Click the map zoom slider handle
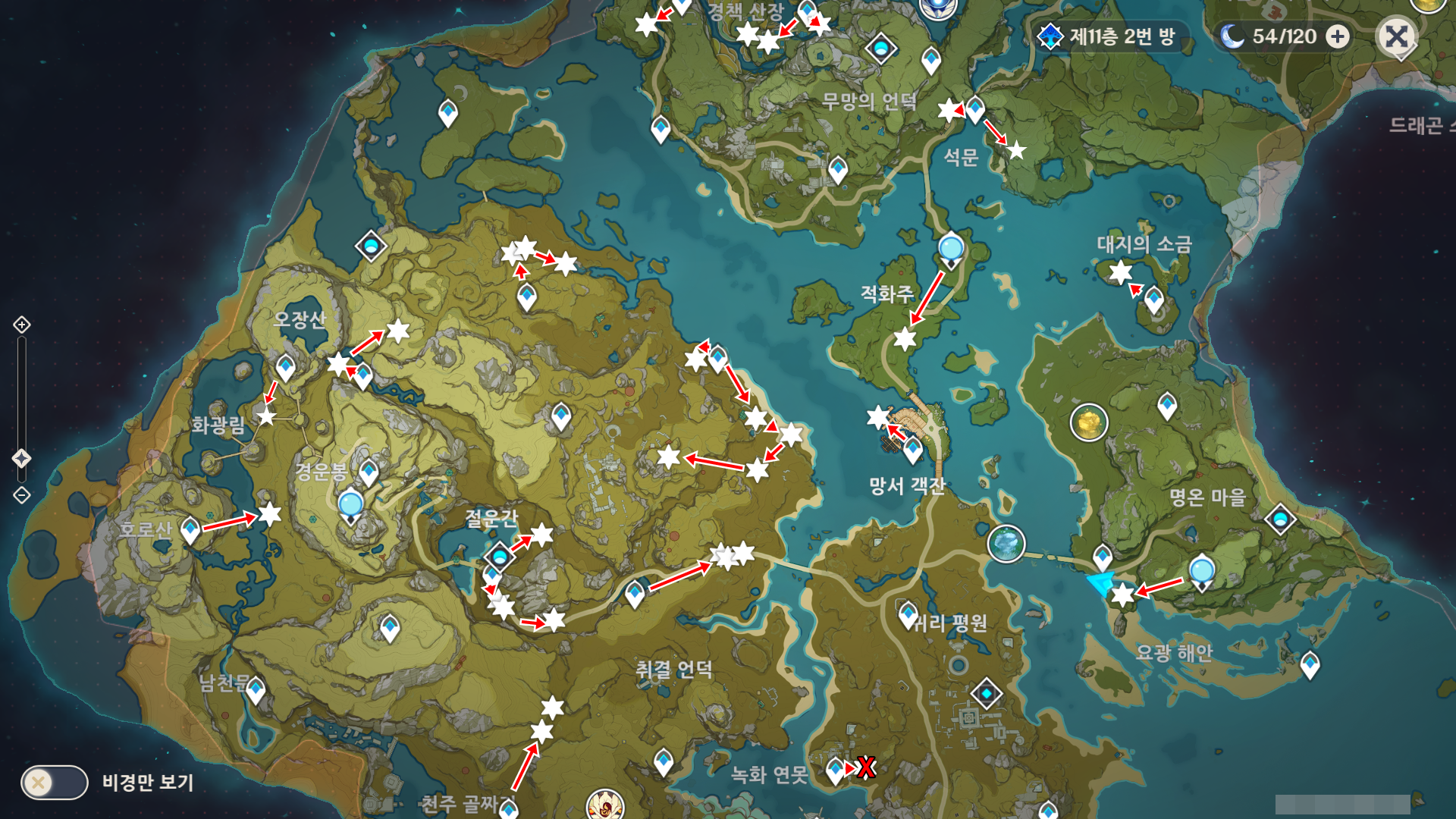Image resolution: width=1456 pixels, height=819 pixels. tap(22, 458)
